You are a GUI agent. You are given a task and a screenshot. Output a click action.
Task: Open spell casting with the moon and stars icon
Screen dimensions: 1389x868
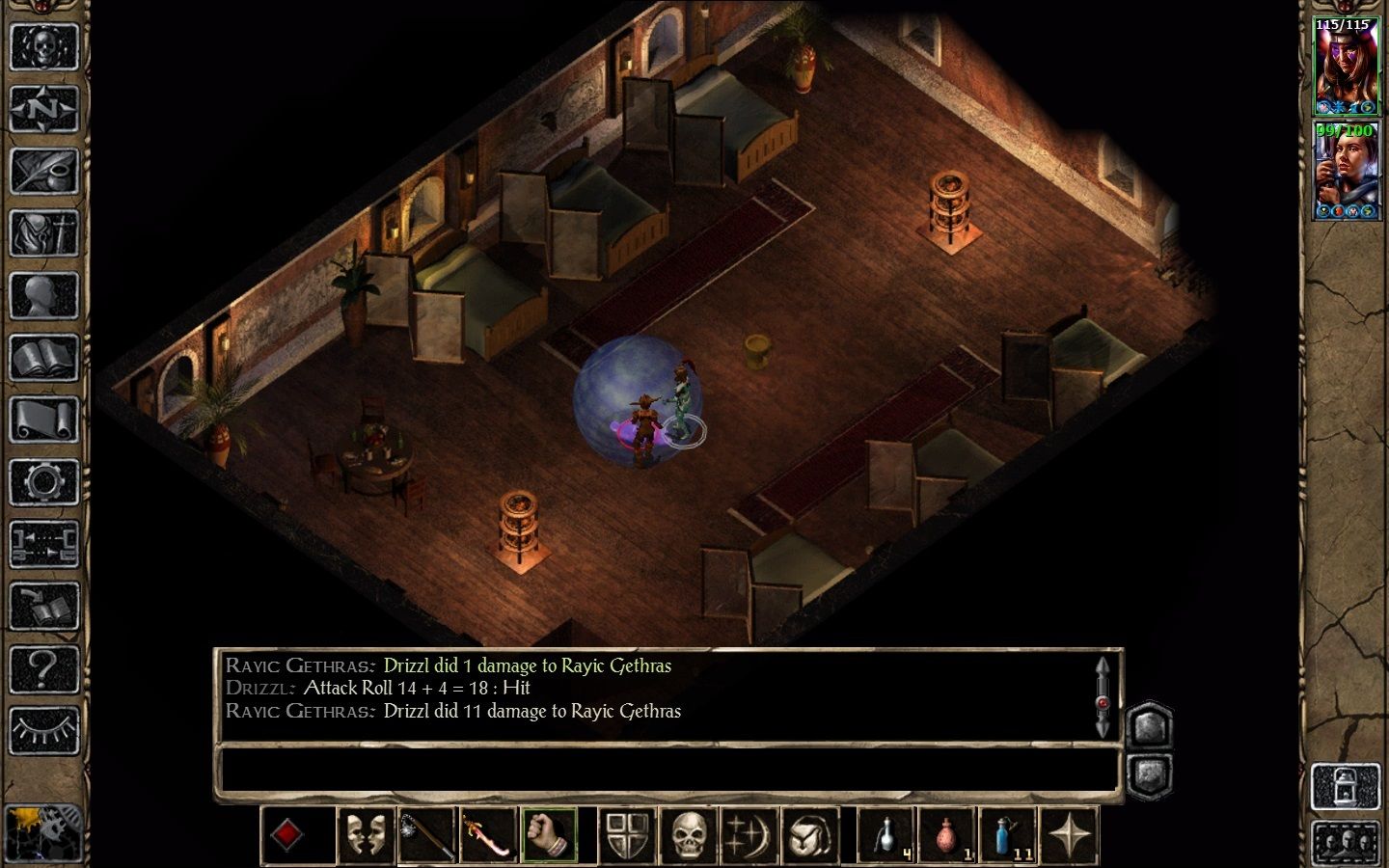tap(749, 835)
